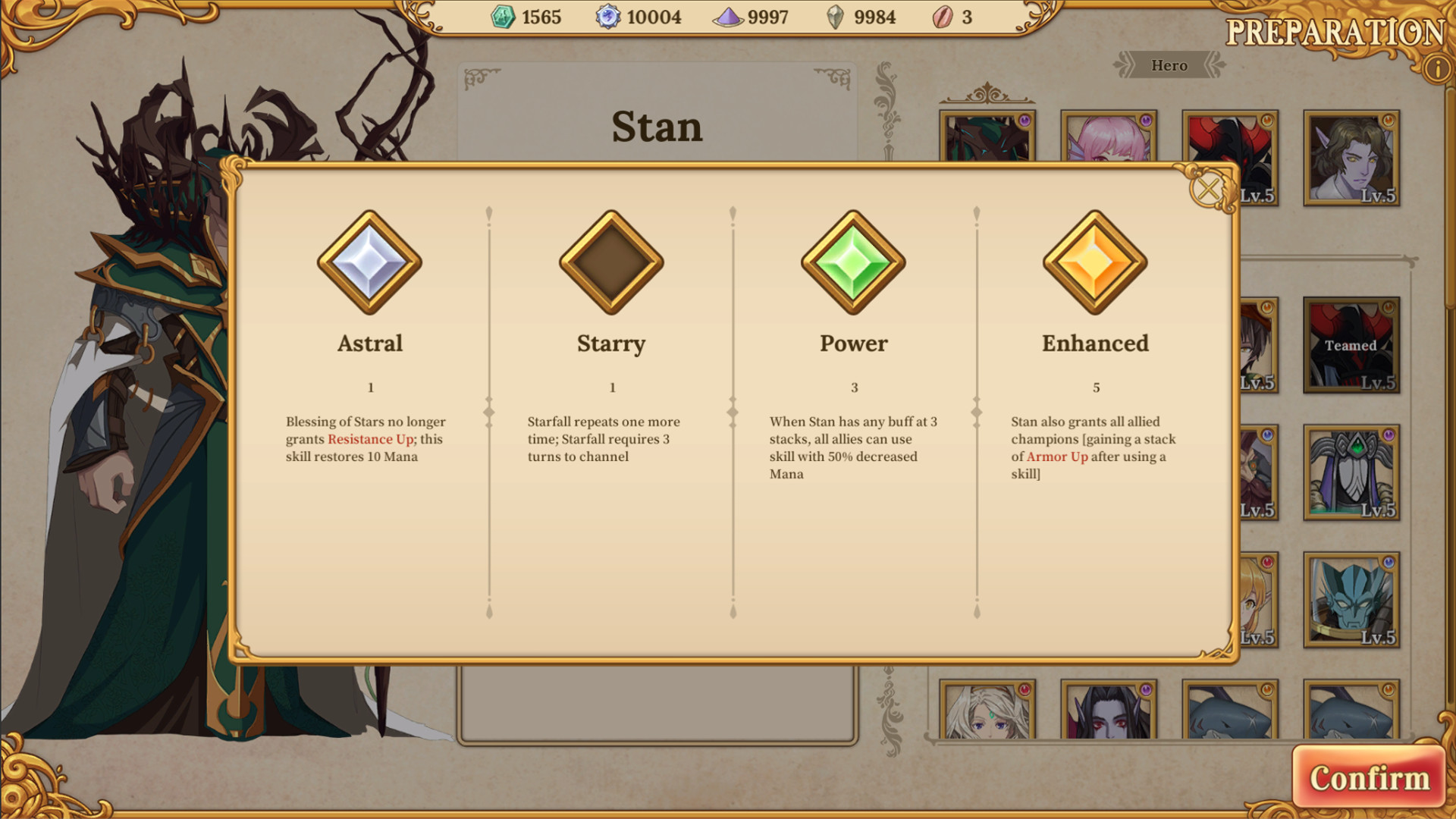The image size is (1456, 819).
Task: Select the Astral white diamond talent gem
Action: (x=369, y=262)
